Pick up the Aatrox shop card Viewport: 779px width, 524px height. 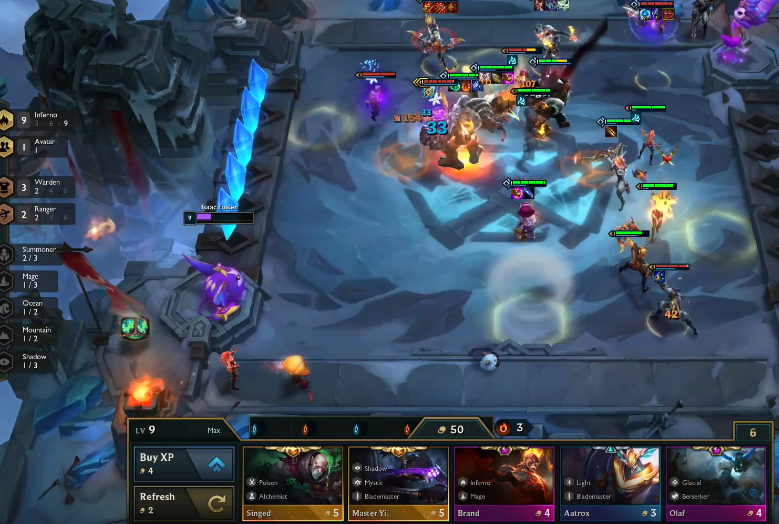coord(609,484)
